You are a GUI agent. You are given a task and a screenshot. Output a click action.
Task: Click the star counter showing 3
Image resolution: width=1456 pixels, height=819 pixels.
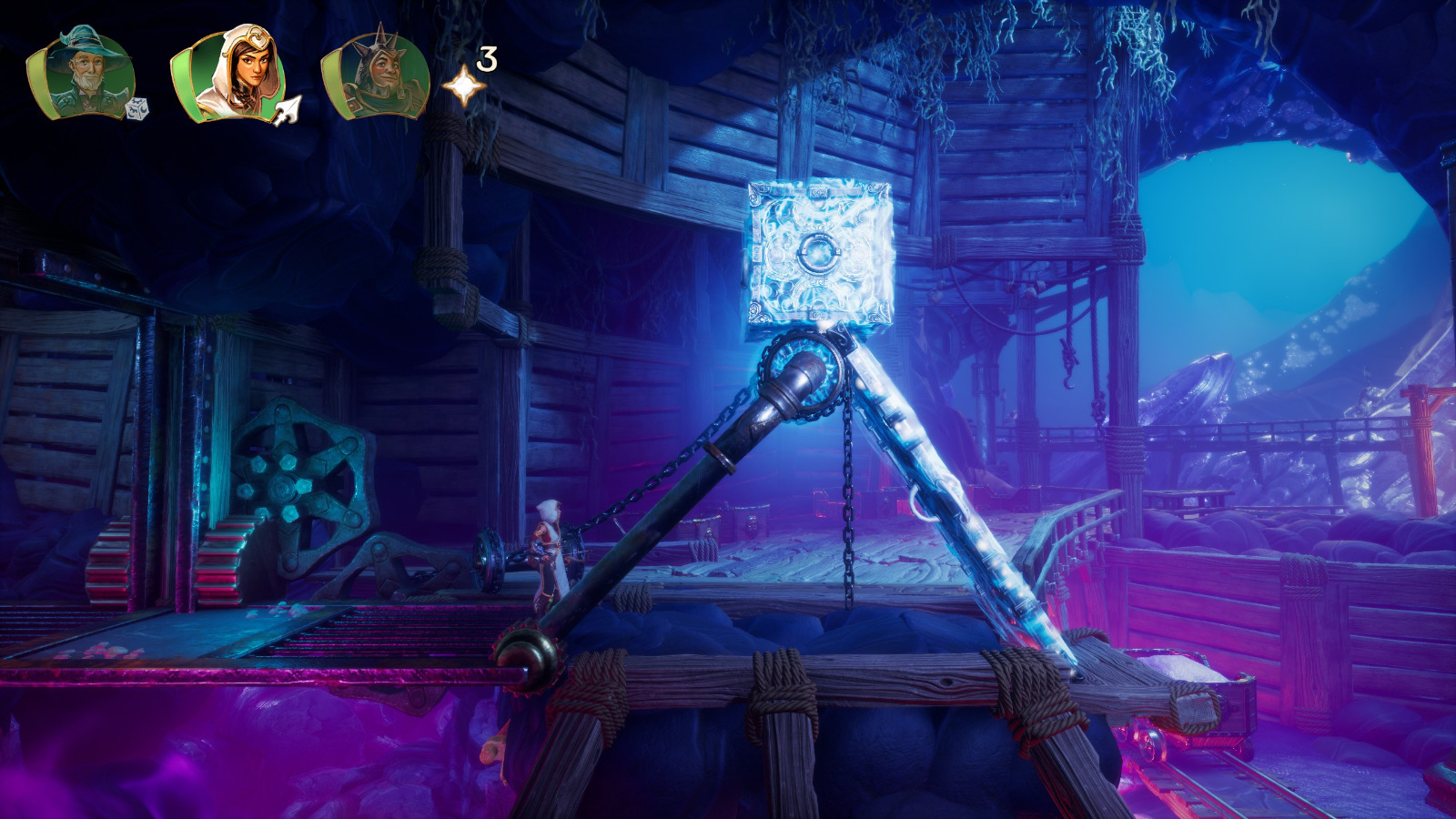[x=487, y=59]
